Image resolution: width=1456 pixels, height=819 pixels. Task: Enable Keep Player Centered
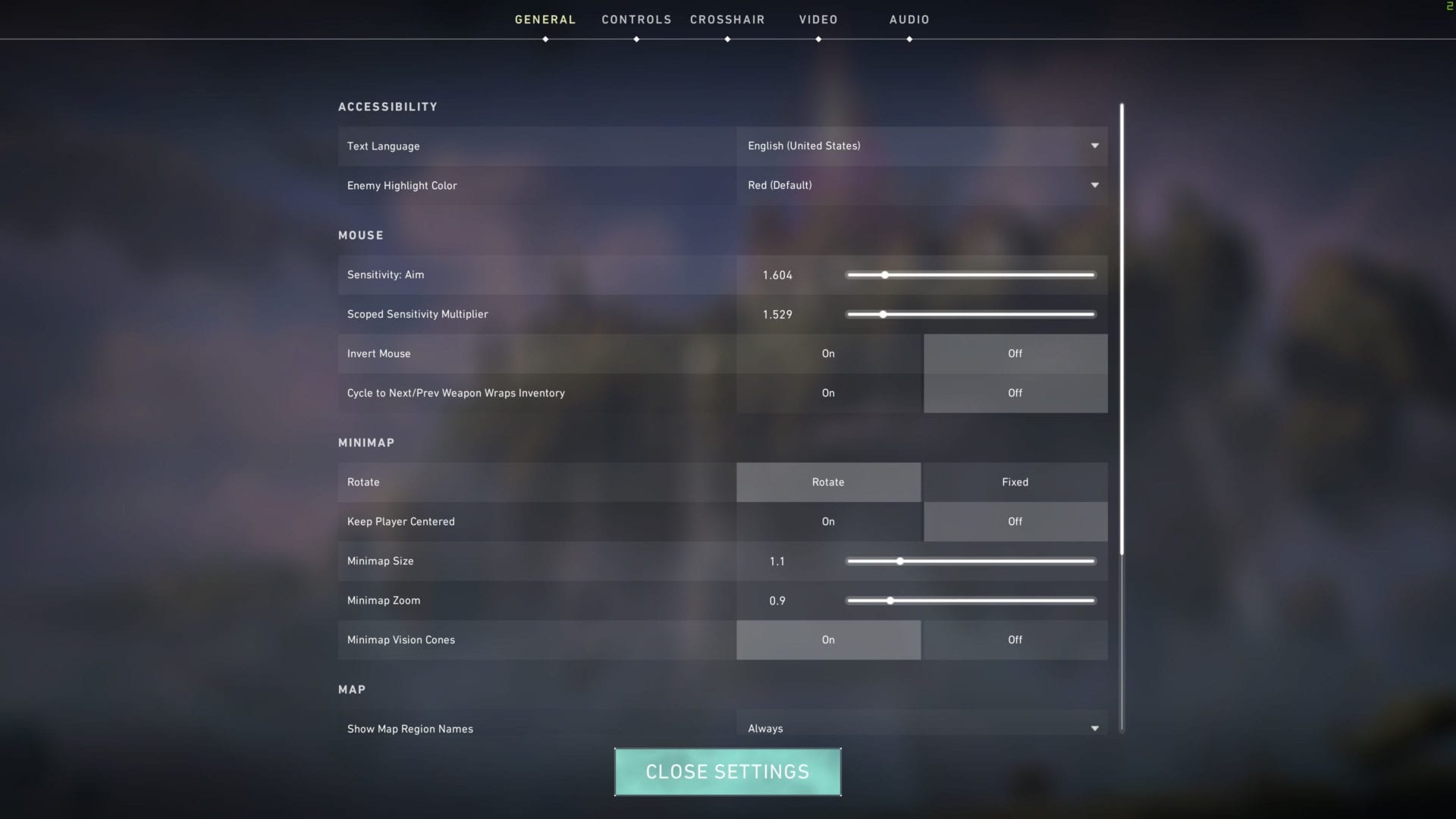point(828,522)
